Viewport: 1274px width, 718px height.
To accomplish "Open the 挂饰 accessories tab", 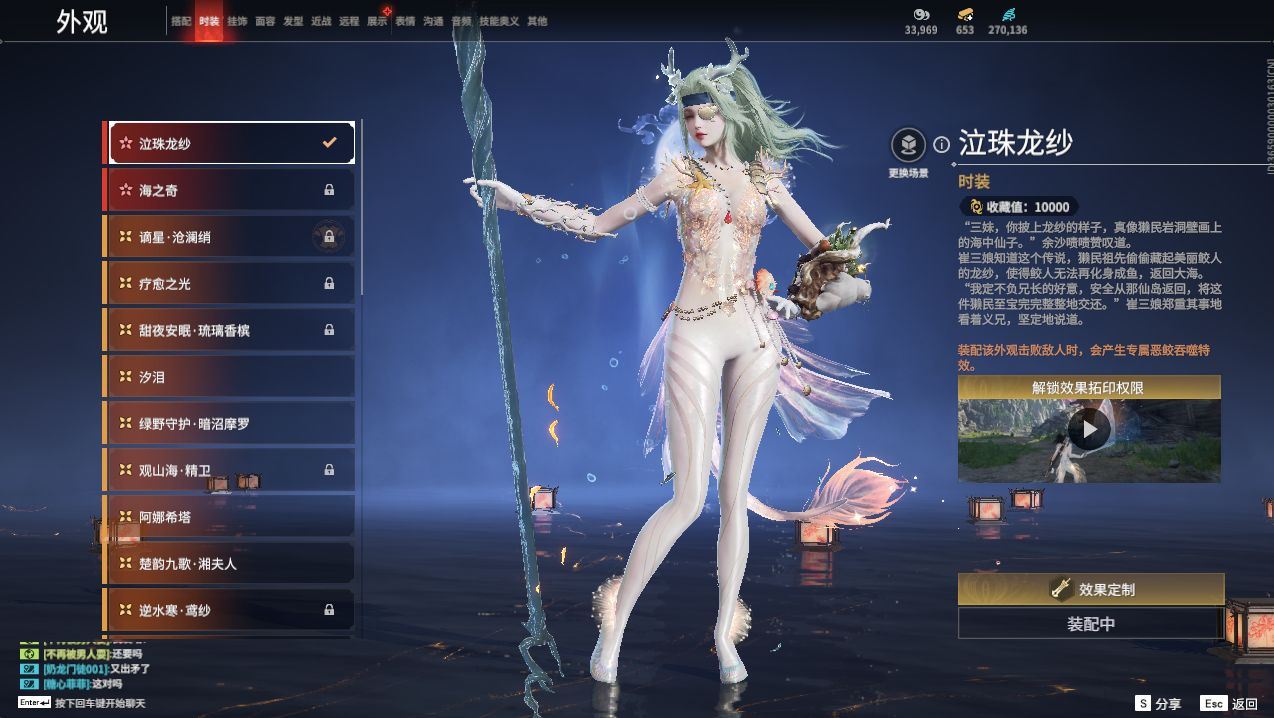I will click(x=237, y=21).
